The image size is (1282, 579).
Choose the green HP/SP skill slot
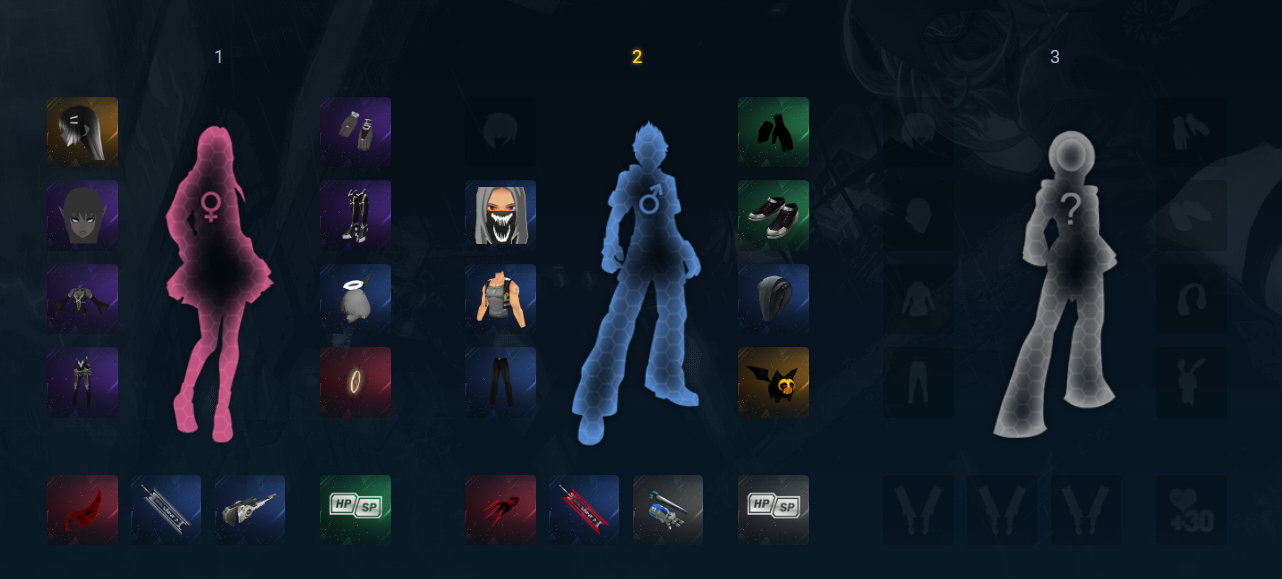coord(355,510)
